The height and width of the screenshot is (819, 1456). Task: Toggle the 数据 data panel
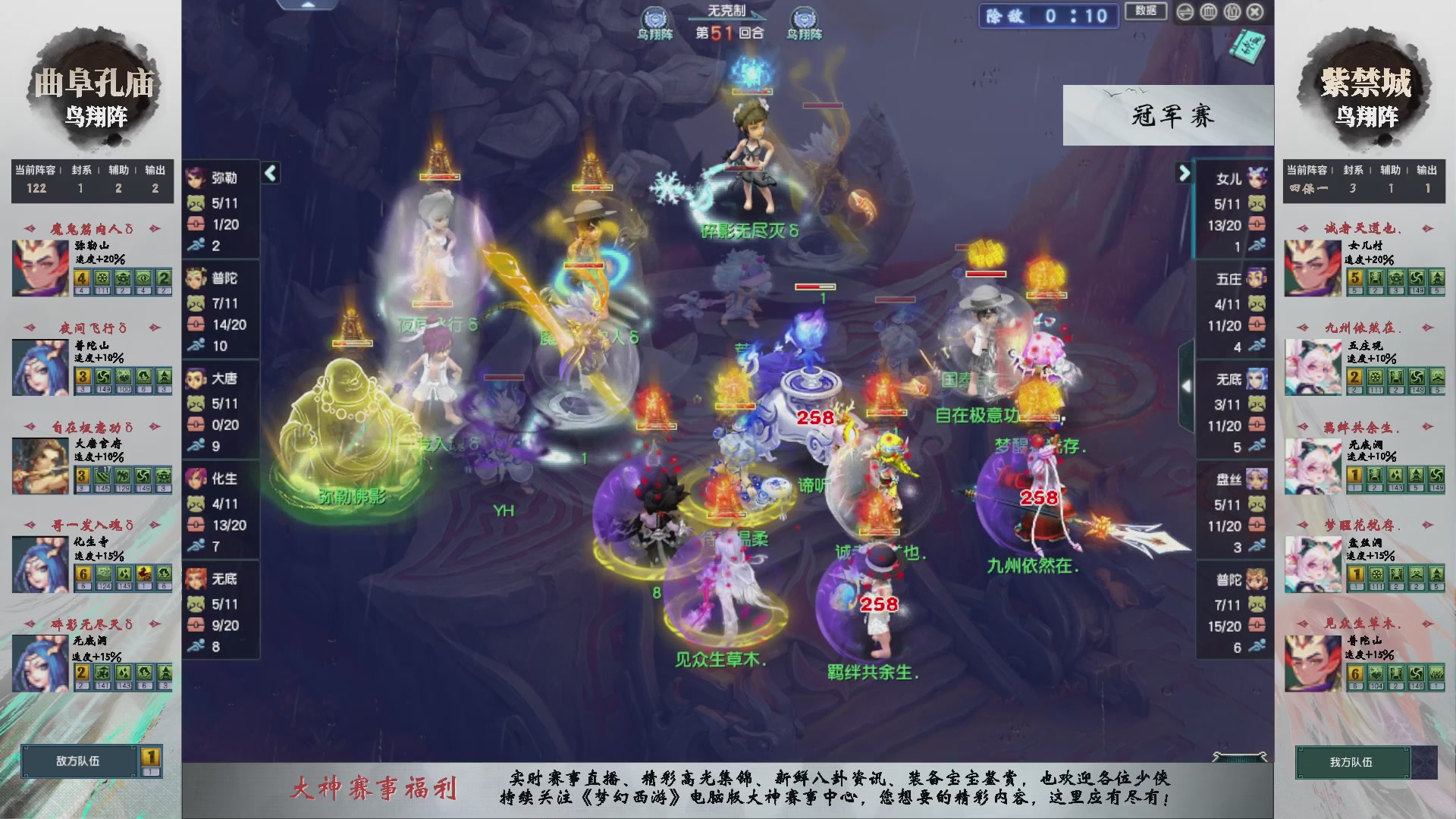click(x=1146, y=11)
